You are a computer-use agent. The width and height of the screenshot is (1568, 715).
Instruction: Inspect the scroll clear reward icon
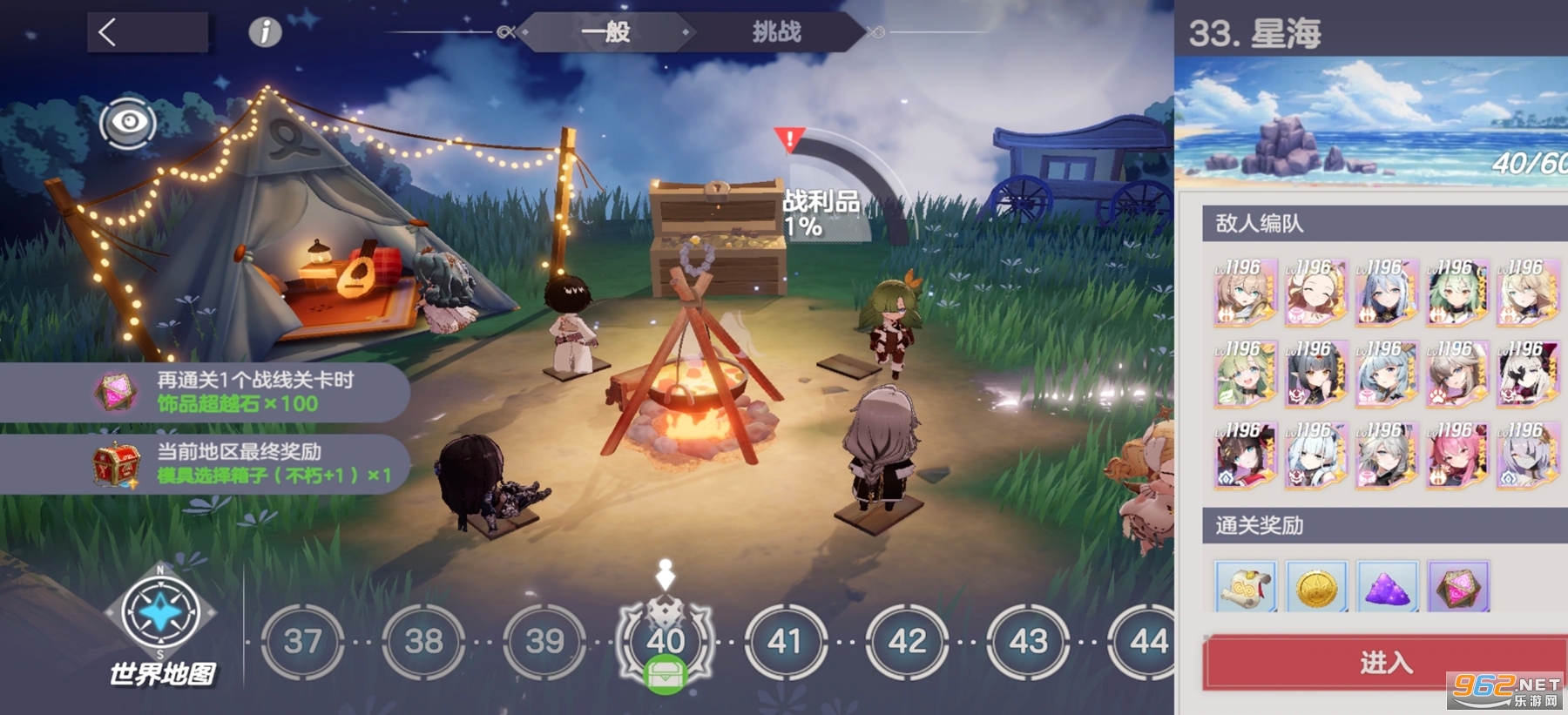pyautogui.click(x=1246, y=587)
